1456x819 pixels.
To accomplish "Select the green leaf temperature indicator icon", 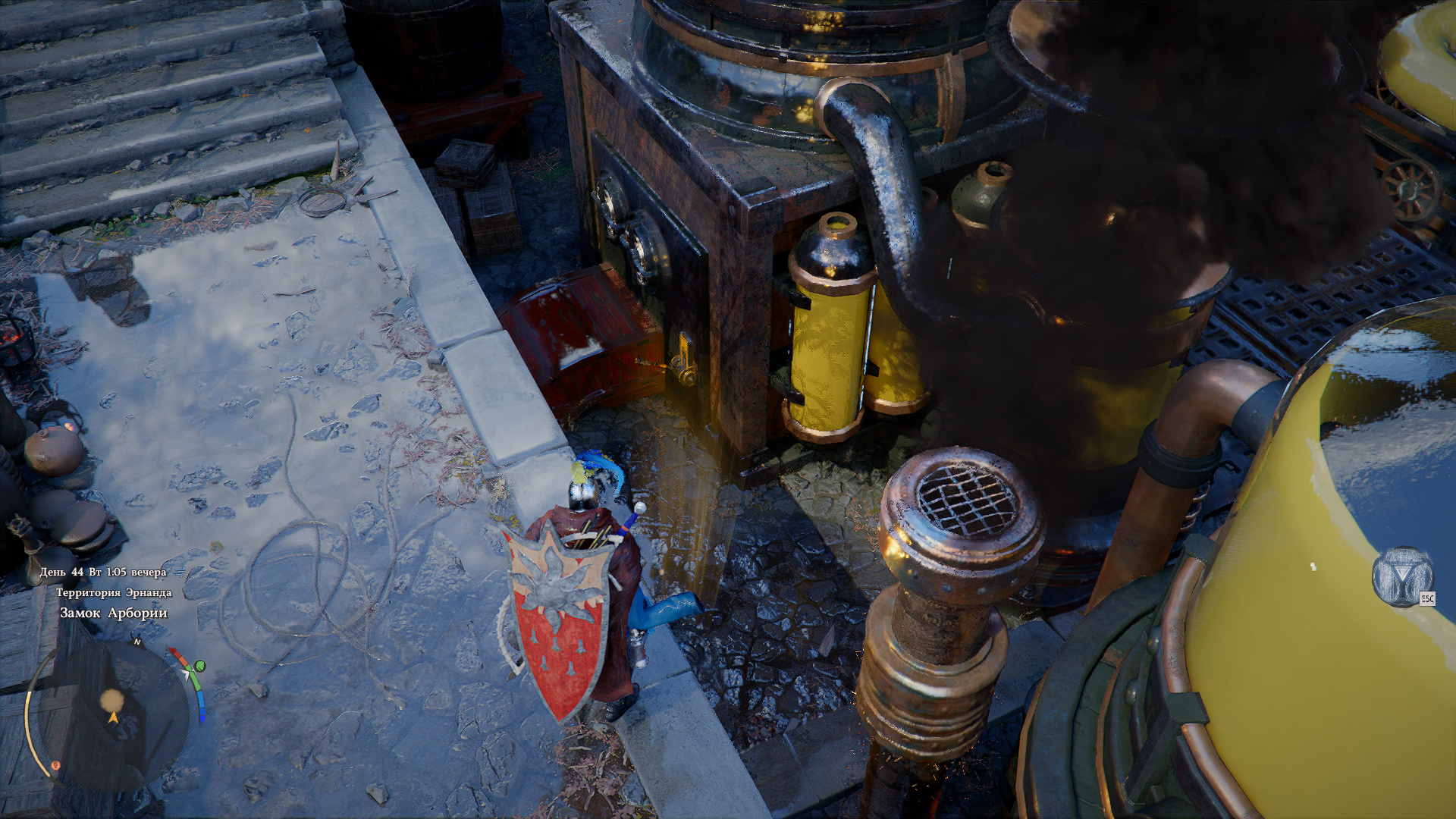I will tap(200, 666).
